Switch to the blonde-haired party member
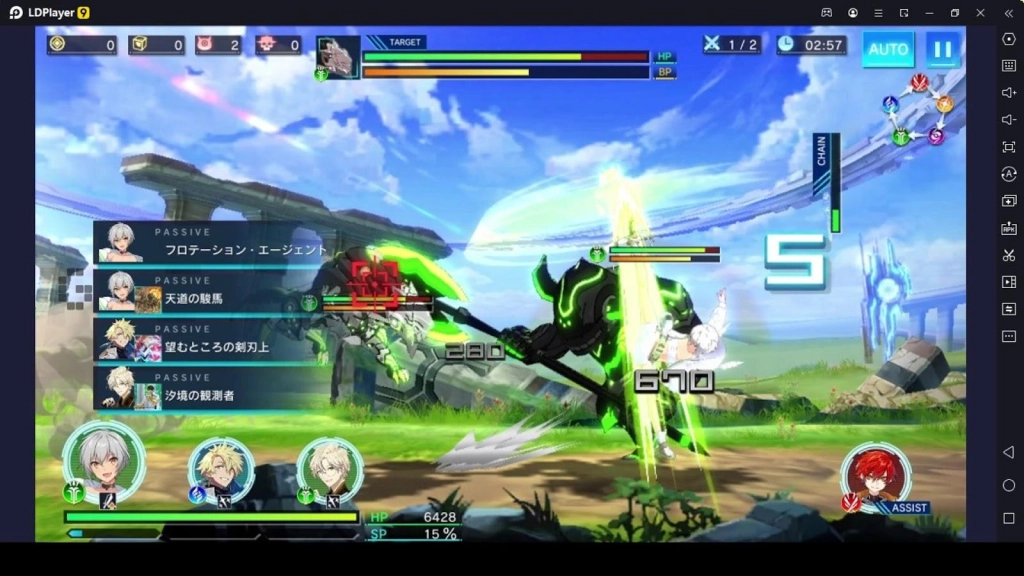 [222, 468]
